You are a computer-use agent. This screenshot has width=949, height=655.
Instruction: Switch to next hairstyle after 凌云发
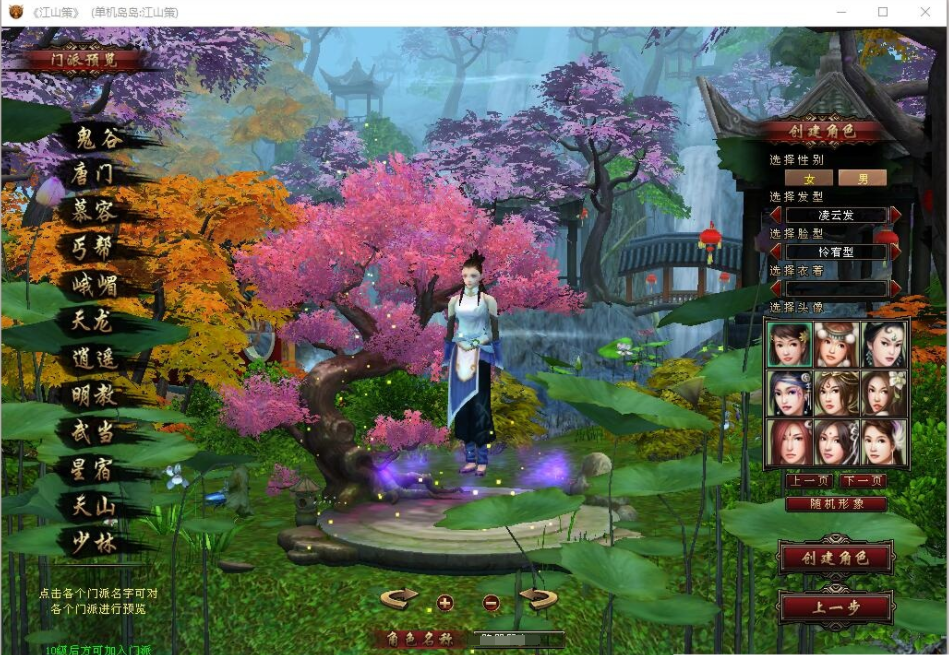tap(896, 215)
